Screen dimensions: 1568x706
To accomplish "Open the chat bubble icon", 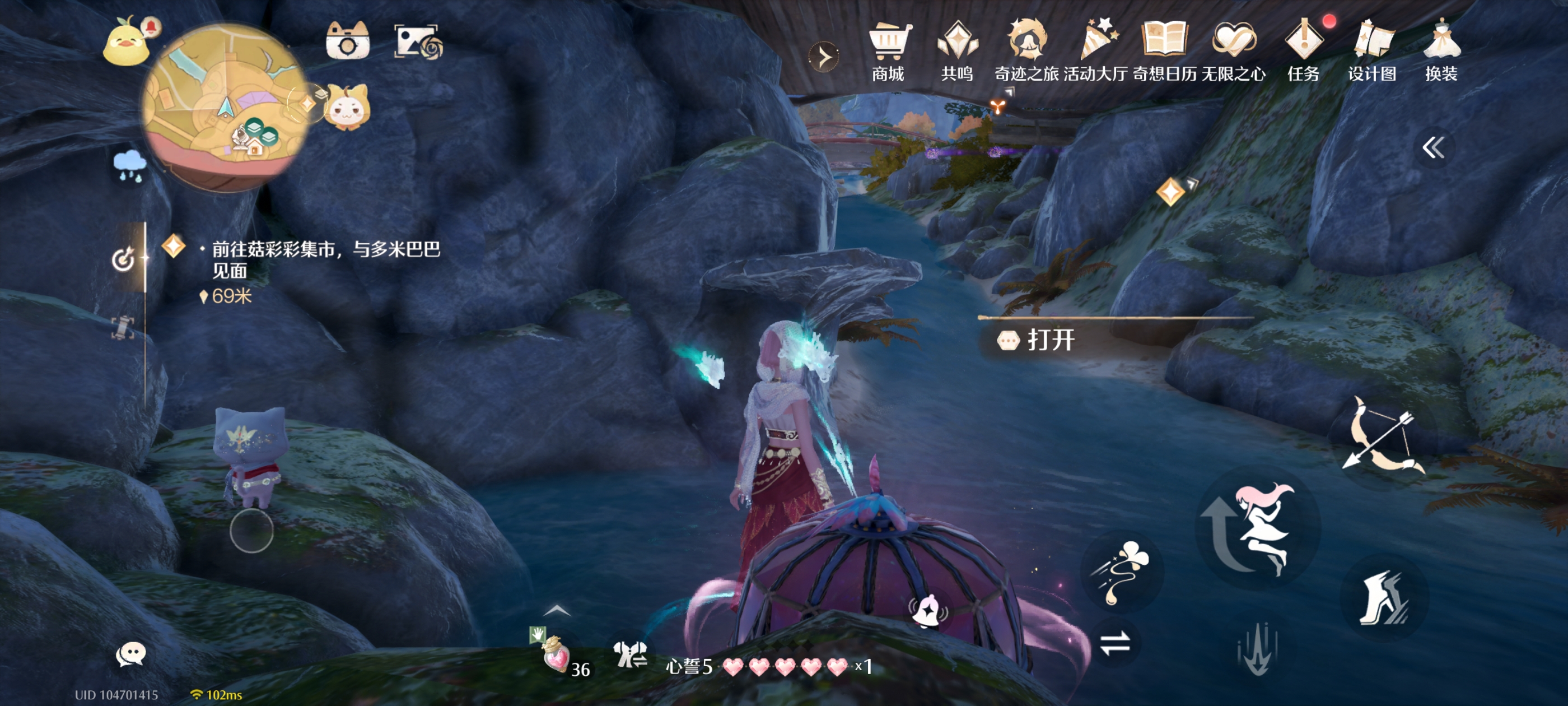I will click(130, 655).
